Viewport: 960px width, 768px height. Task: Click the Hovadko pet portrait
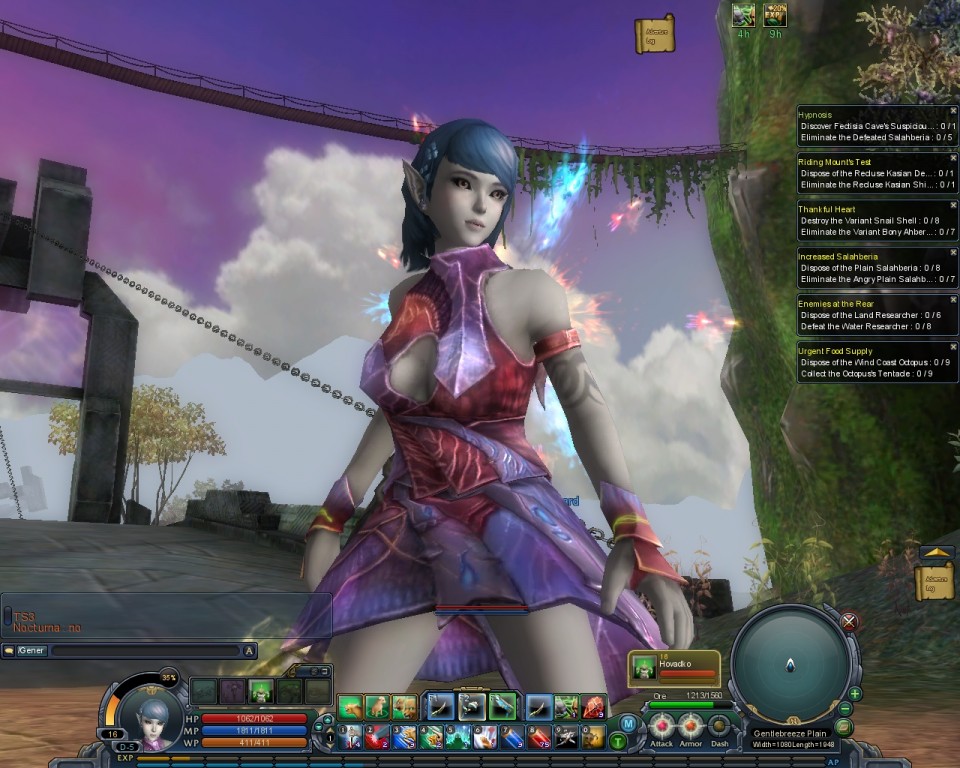point(644,668)
